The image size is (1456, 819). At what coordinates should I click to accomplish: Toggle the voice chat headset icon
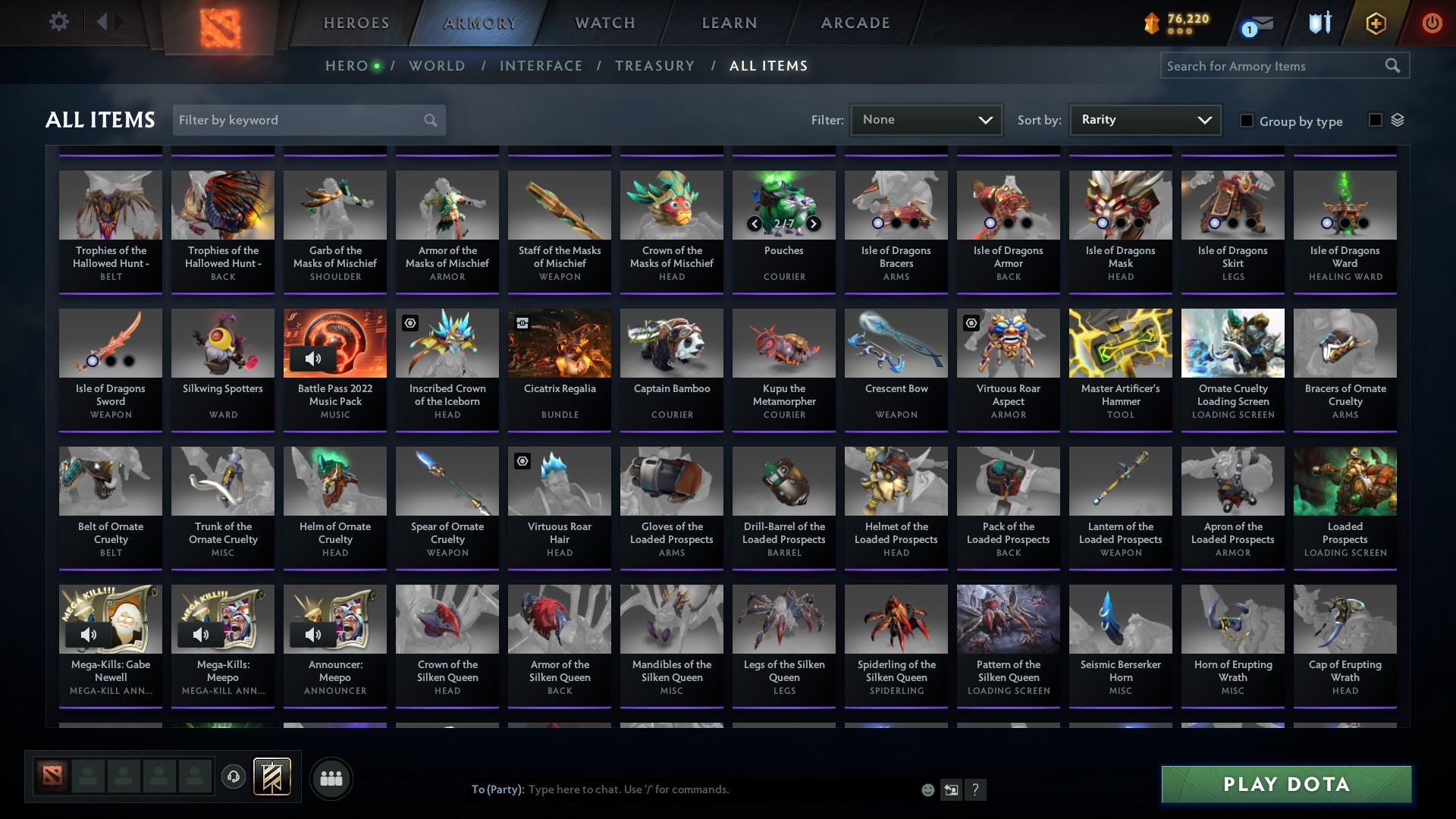point(232,777)
